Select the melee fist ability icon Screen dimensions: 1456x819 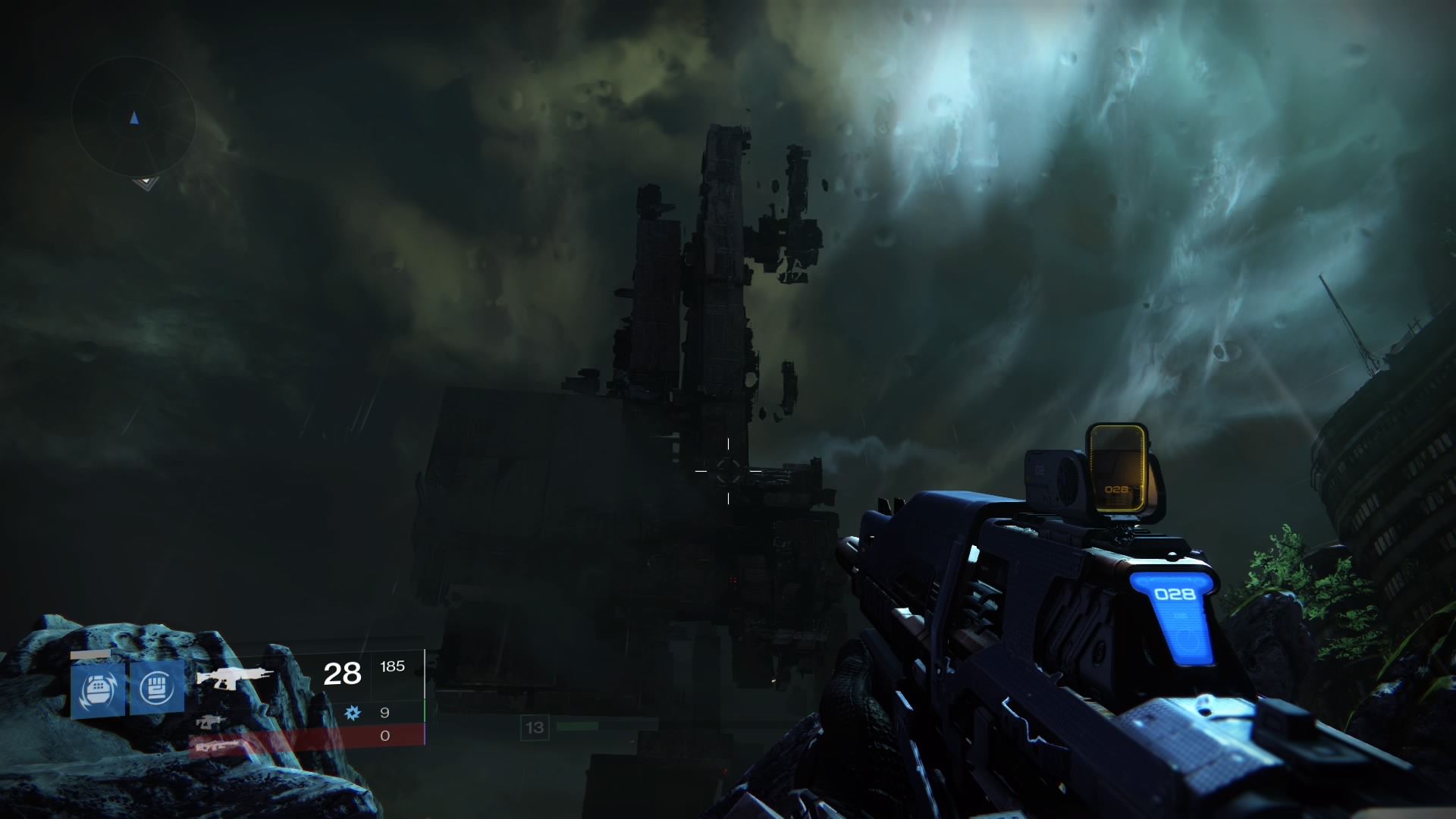coord(156,688)
